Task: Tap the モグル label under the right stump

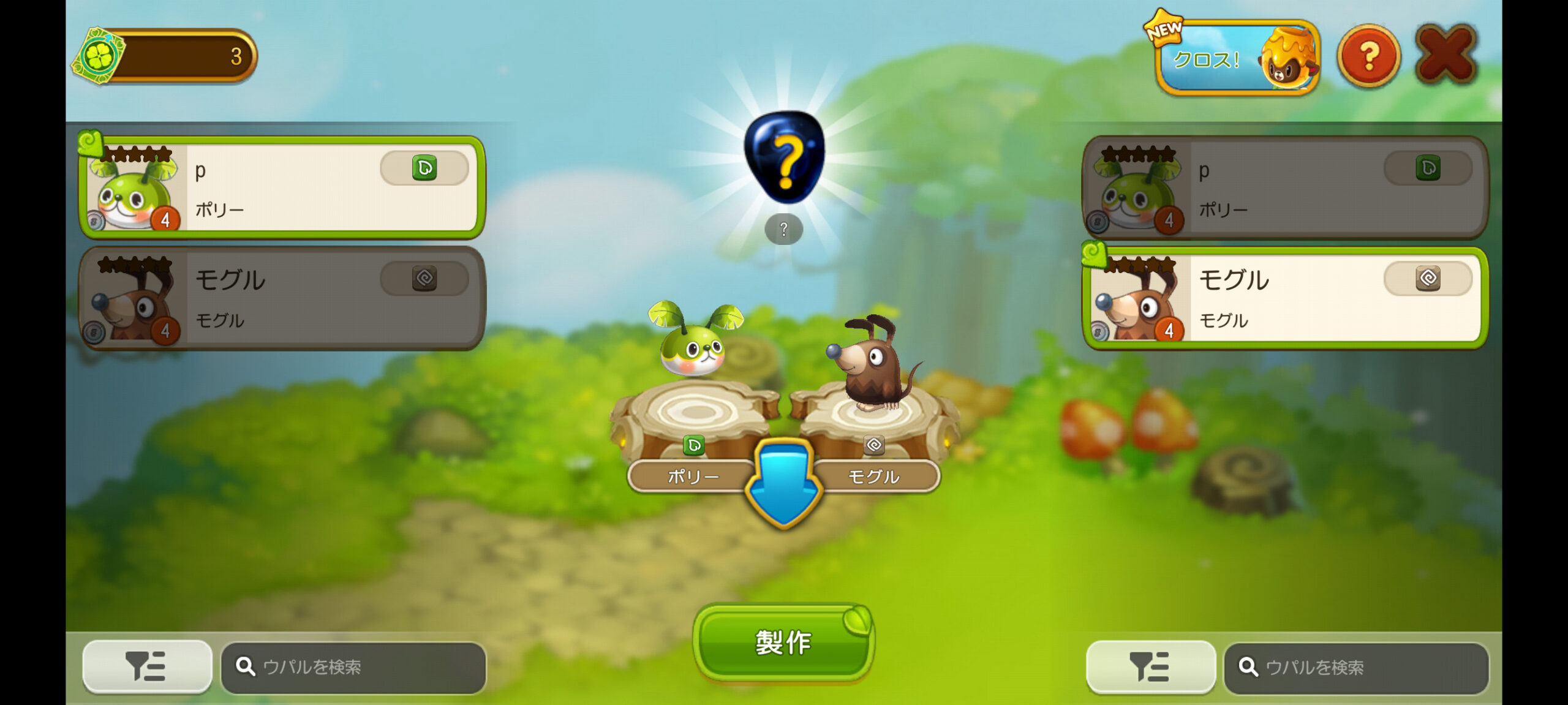Action: (874, 477)
